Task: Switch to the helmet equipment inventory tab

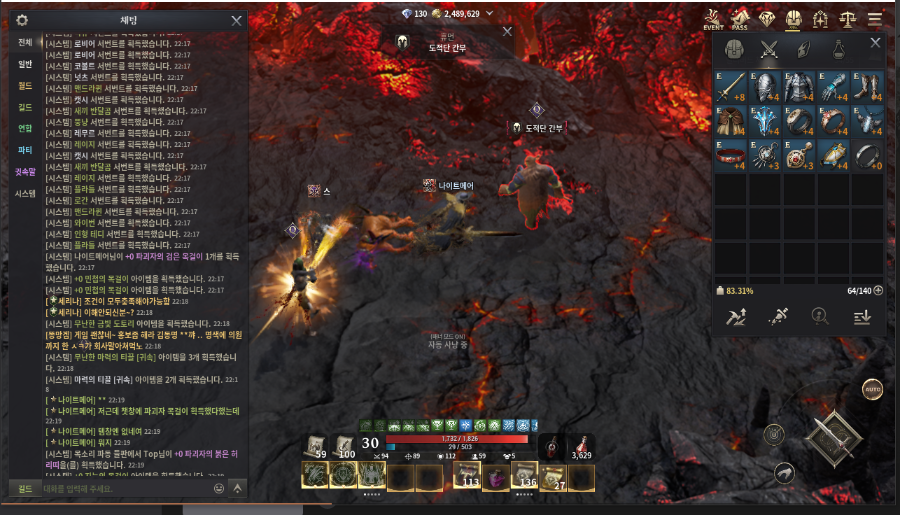Action: point(734,49)
